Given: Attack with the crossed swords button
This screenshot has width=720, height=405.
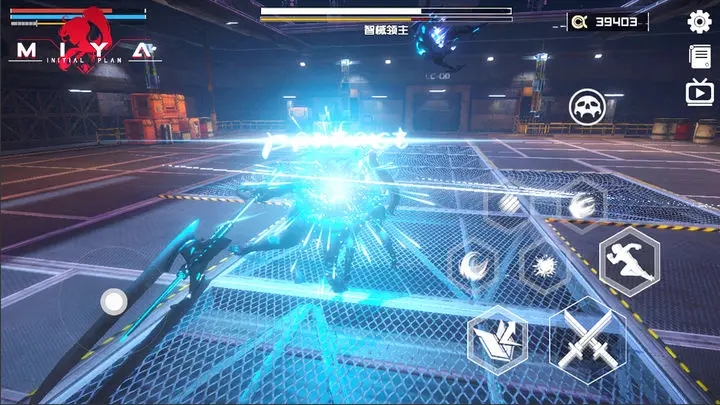Looking at the screenshot, I should coord(587,342).
